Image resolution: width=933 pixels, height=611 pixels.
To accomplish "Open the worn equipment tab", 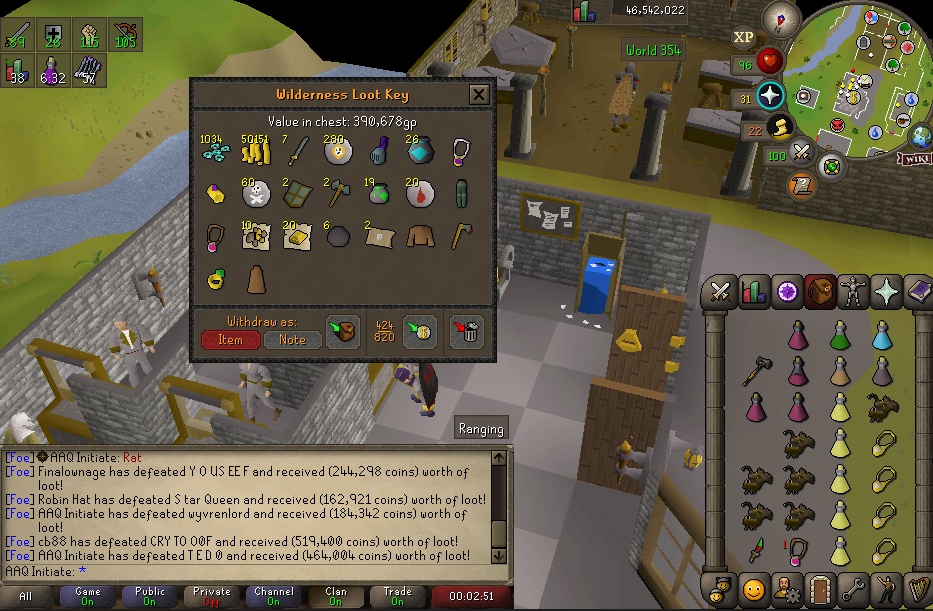I will point(853,291).
